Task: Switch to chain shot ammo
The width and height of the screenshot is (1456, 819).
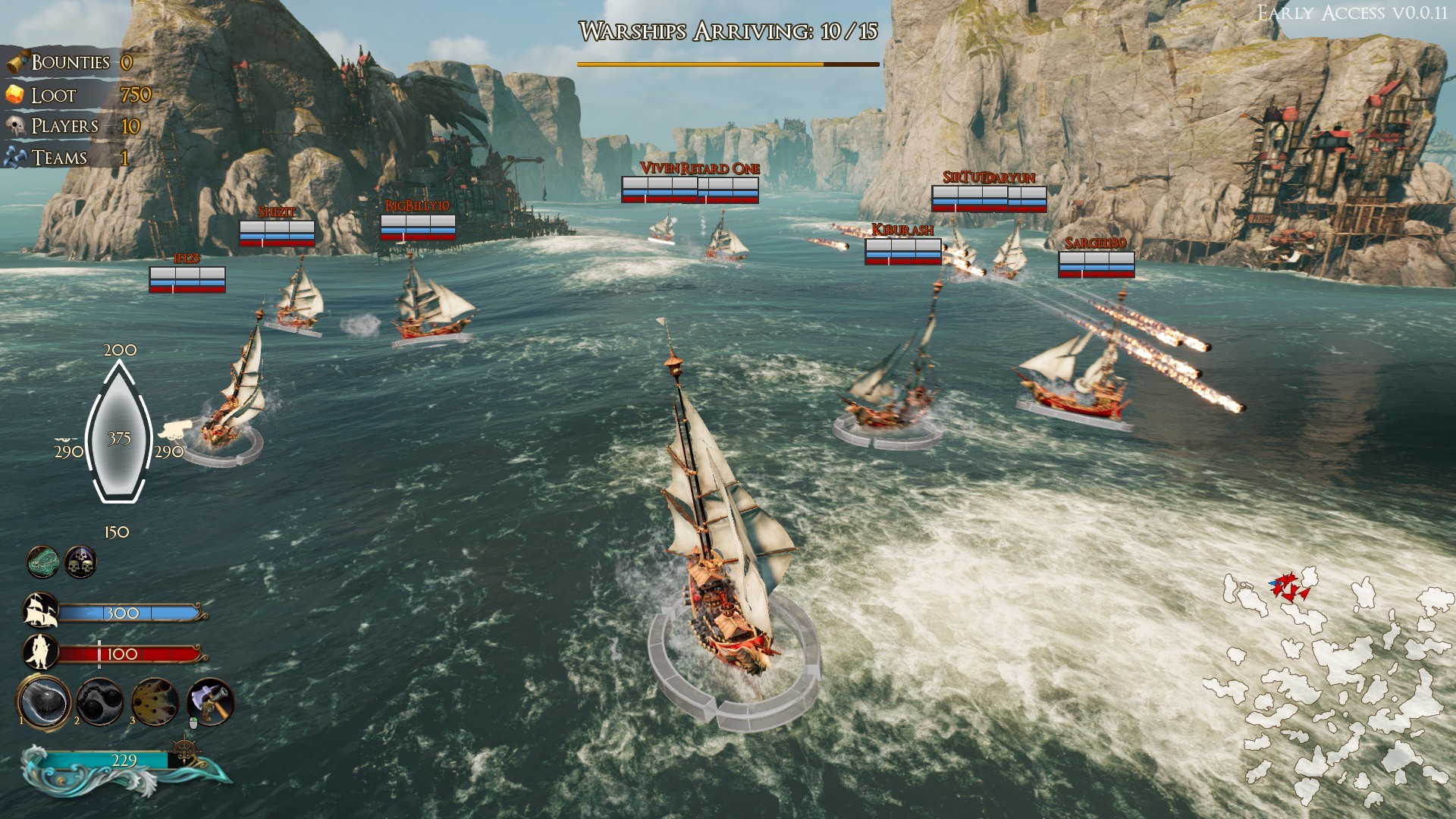Action: pos(100,701)
